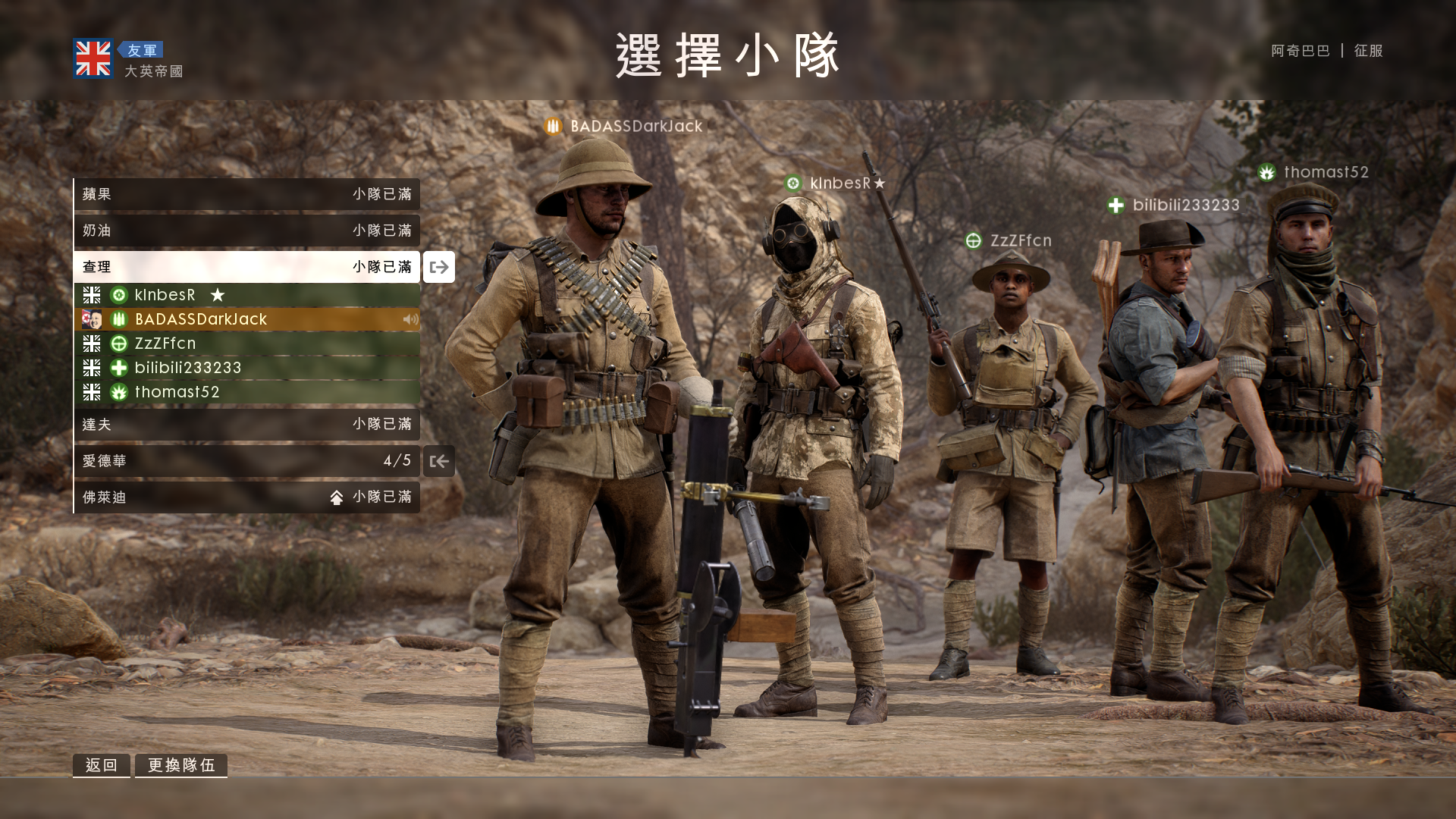Click the Union Jack flag beside kInbesR's name
Screen dimensions: 1456x819
coord(91,295)
